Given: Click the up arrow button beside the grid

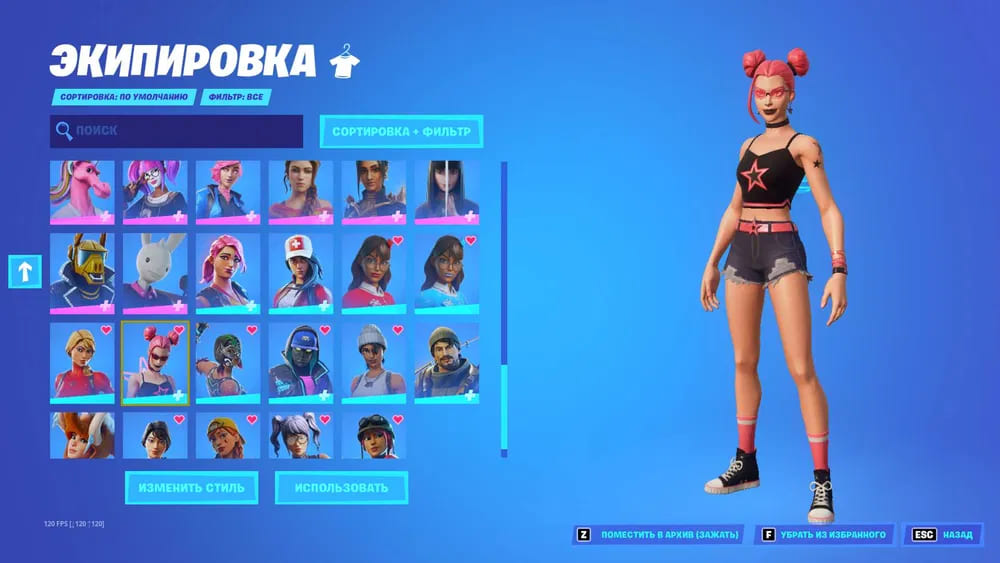Looking at the screenshot, I should click(24, 271).
